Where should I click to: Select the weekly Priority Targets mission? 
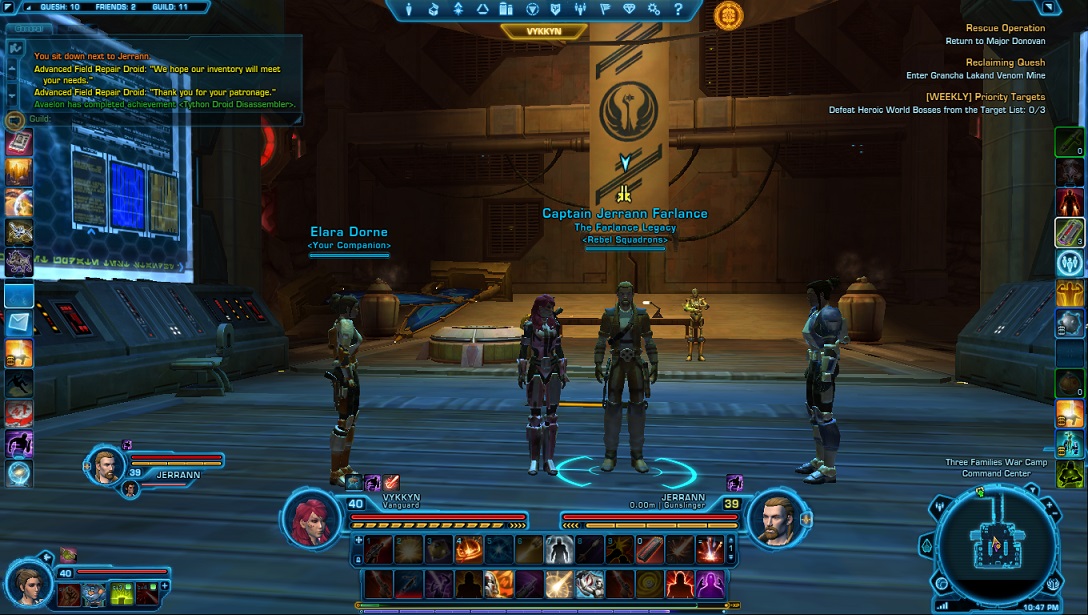pos(984,97)
